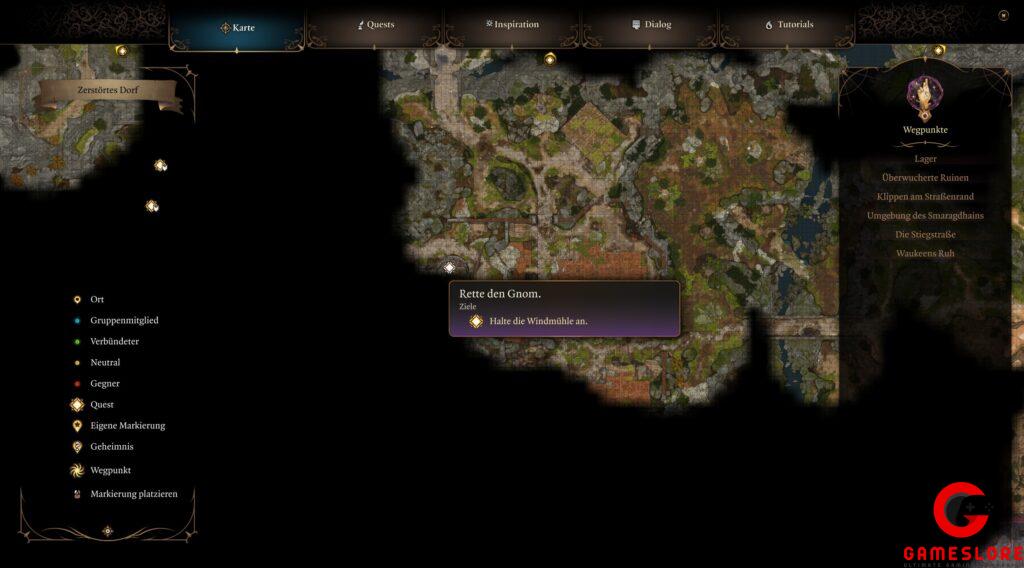Toggle the Wegpunkt legend entry
This screenshot has width=1024, height=568.
[x=110, y=470]
